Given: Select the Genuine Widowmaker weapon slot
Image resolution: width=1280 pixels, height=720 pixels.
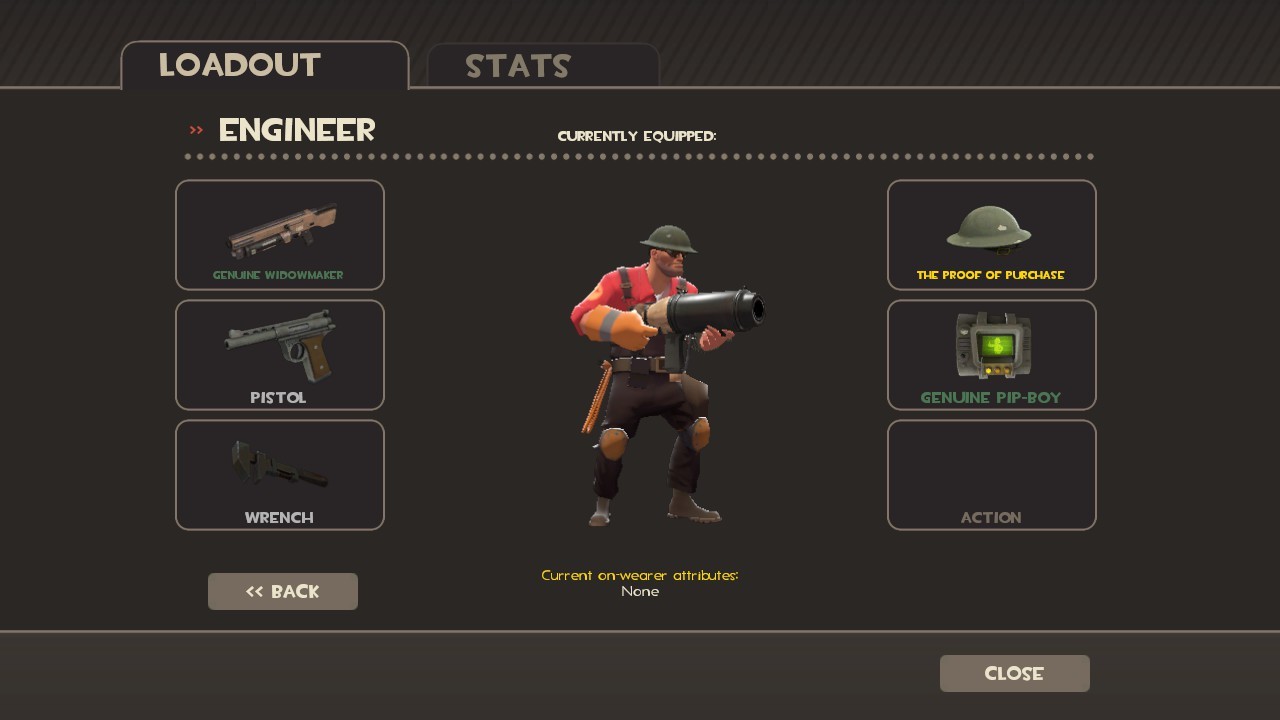Looking at the screenshot, I should tap(280, 235).
